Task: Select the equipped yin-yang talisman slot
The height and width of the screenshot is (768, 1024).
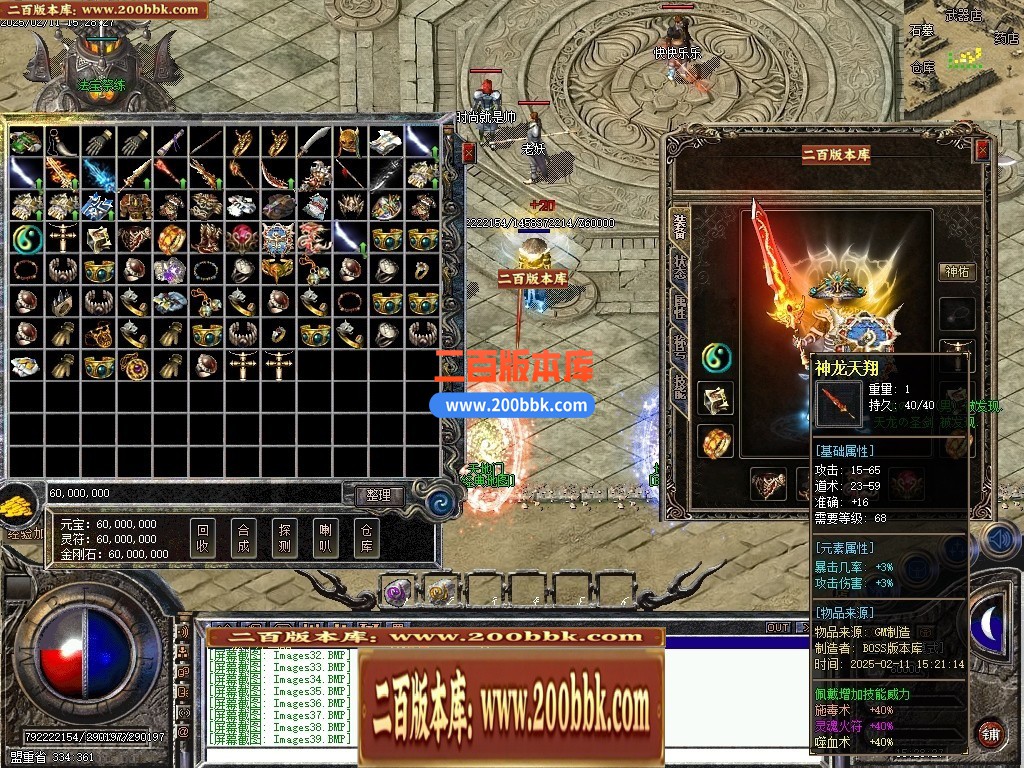Action: [715, 356]
